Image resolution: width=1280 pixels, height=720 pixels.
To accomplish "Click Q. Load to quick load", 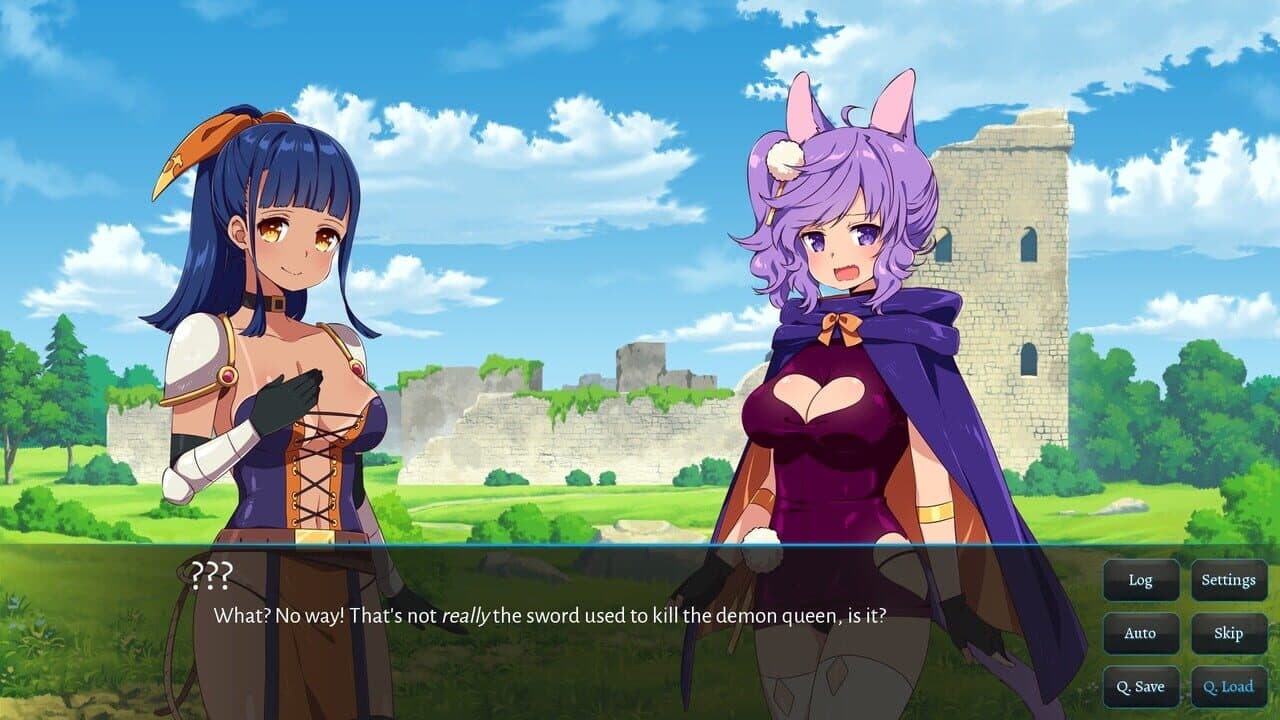I will click(1228, 686).
